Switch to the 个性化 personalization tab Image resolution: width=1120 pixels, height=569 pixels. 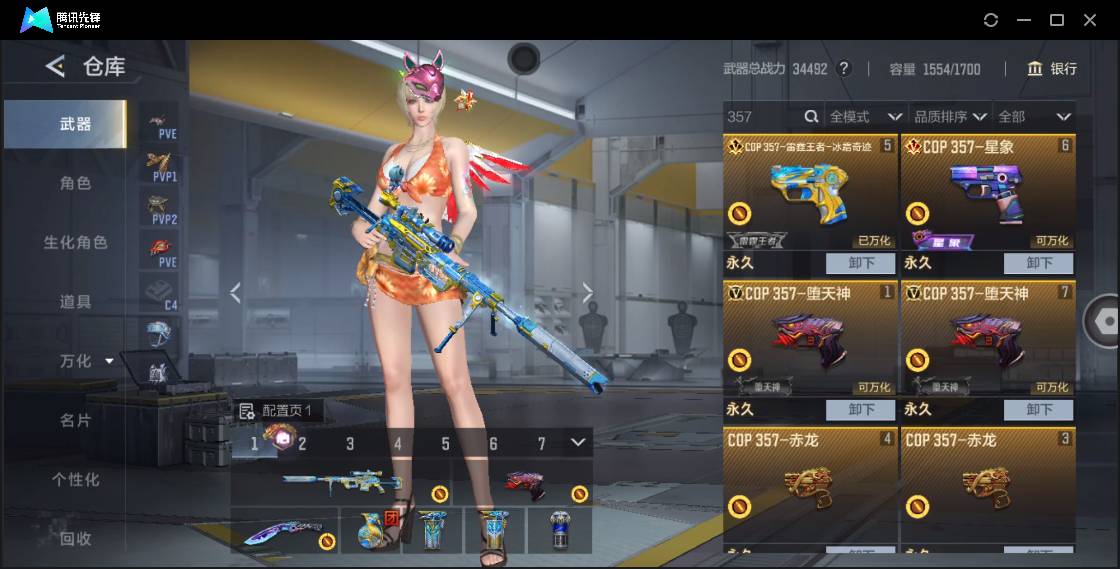pos(75,479)
